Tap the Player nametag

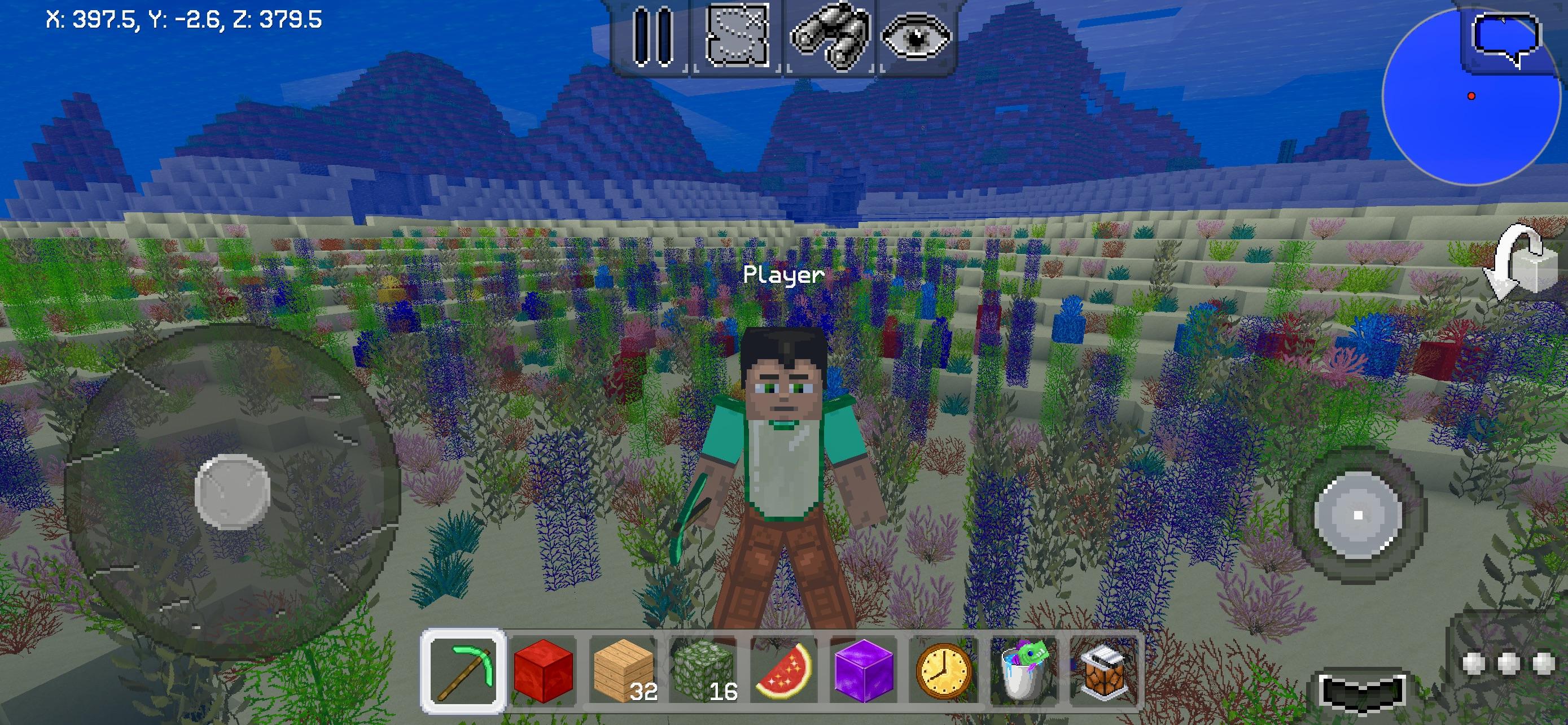coord(783,274)
